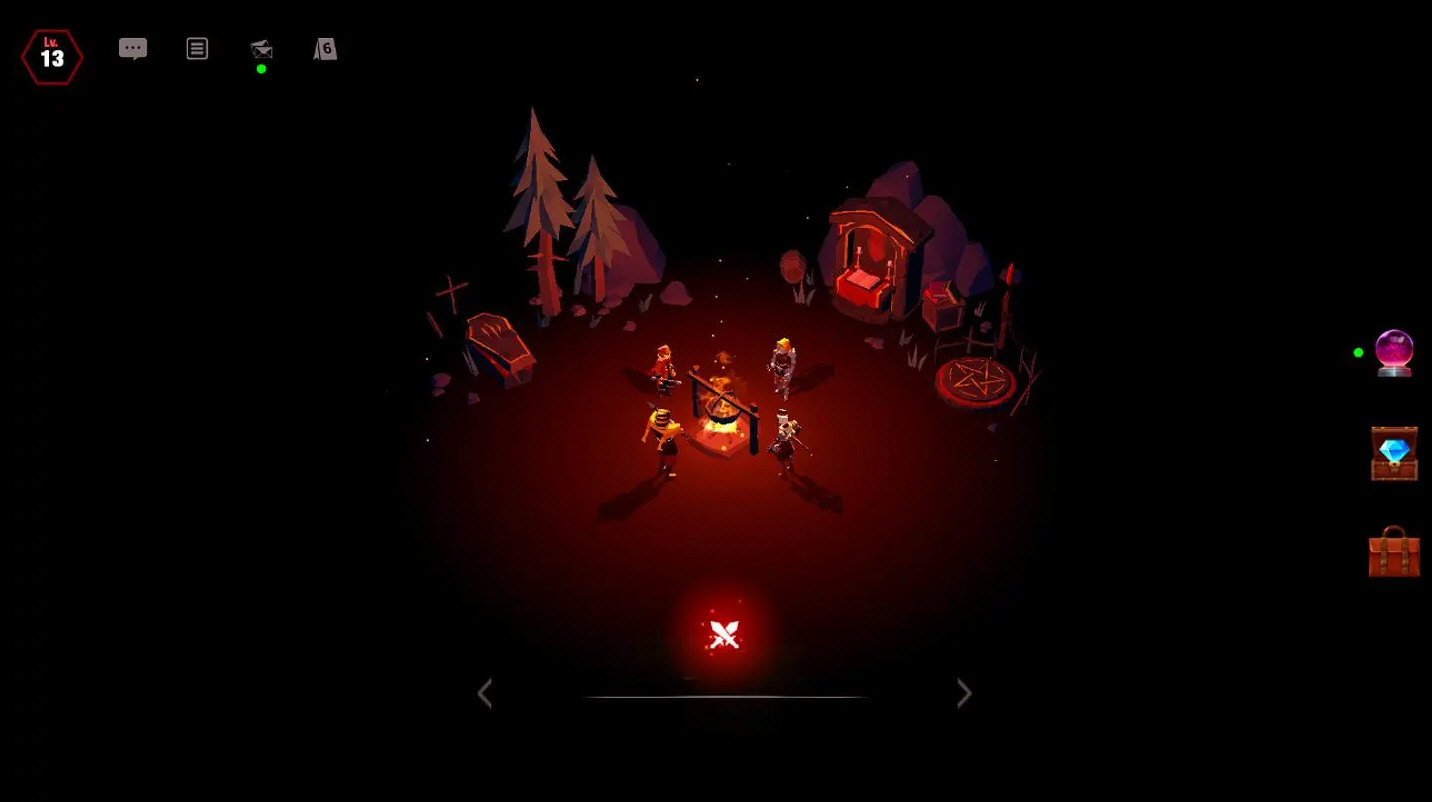
Task: Click the green dot beside the crystal ball
Action: 1357,352
